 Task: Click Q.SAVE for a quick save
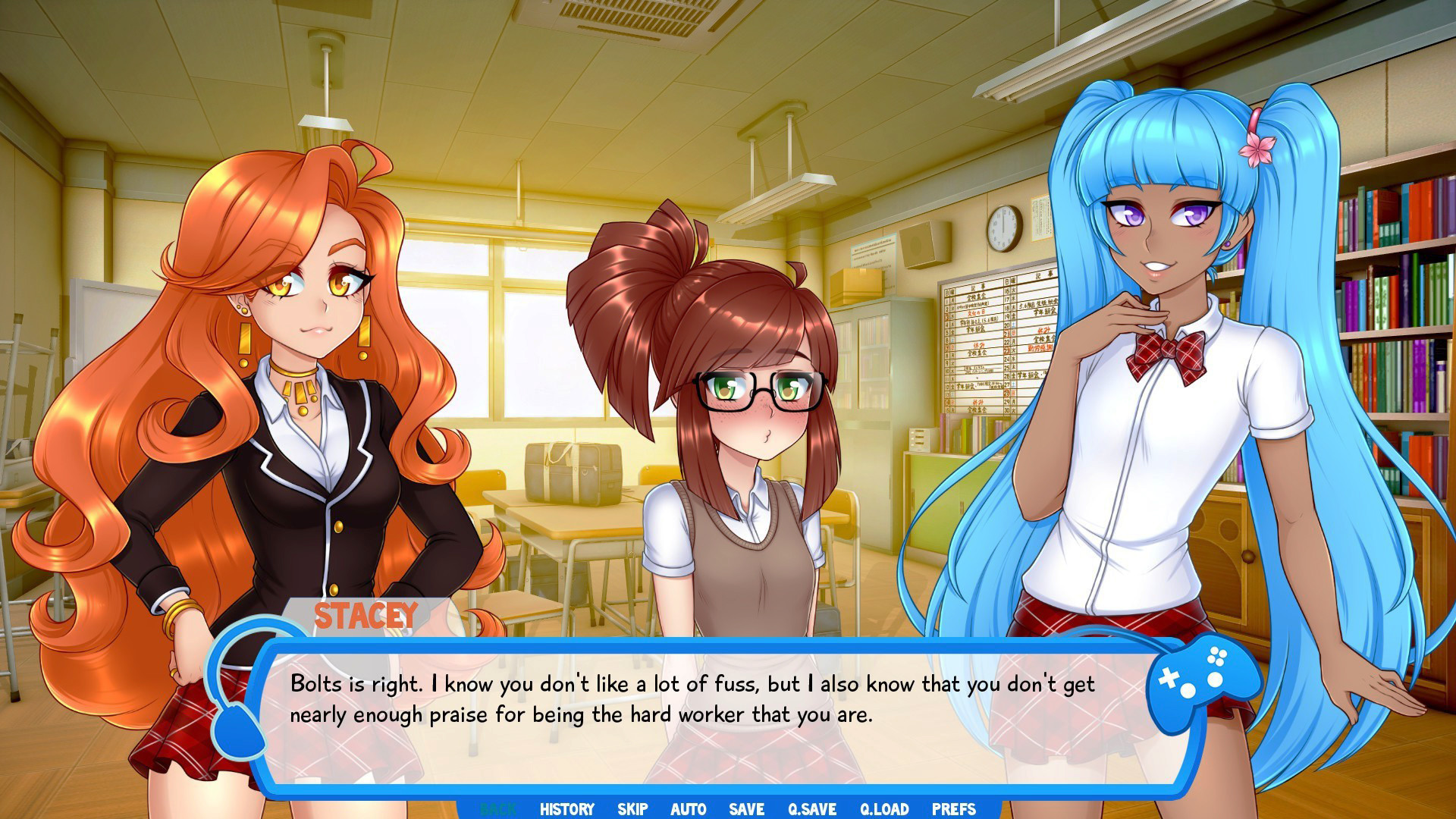click(813, 809)
